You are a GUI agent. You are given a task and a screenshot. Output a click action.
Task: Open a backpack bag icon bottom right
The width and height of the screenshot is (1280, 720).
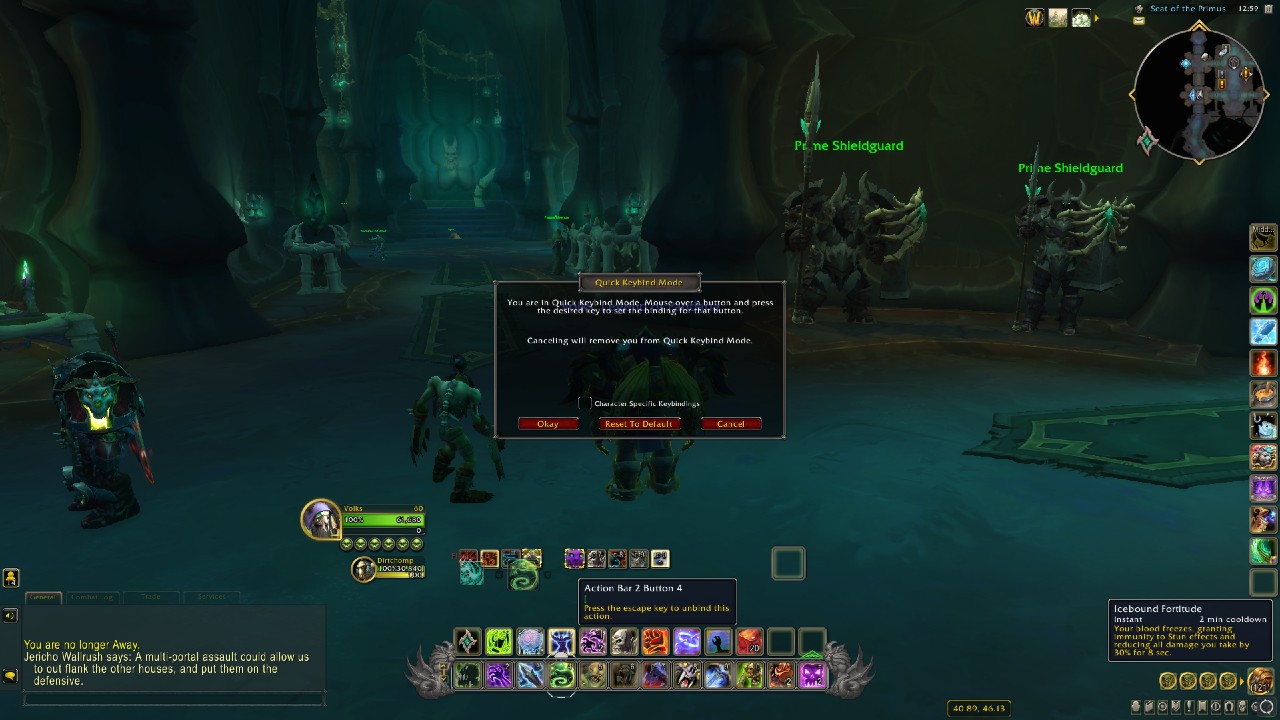1260,681
